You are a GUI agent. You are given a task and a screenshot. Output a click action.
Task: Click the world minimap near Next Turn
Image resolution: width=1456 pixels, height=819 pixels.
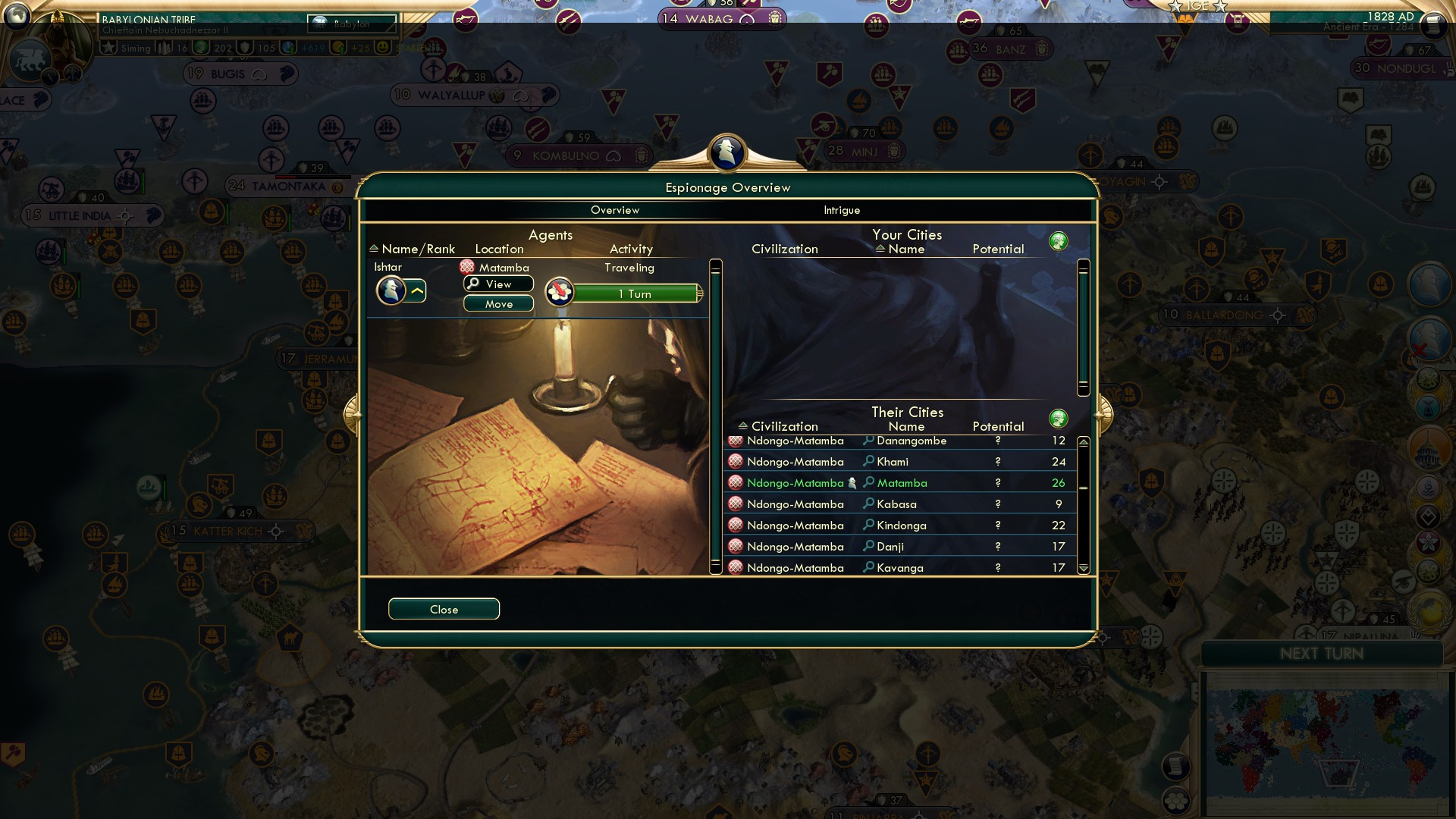click(x=1326, y=739)
